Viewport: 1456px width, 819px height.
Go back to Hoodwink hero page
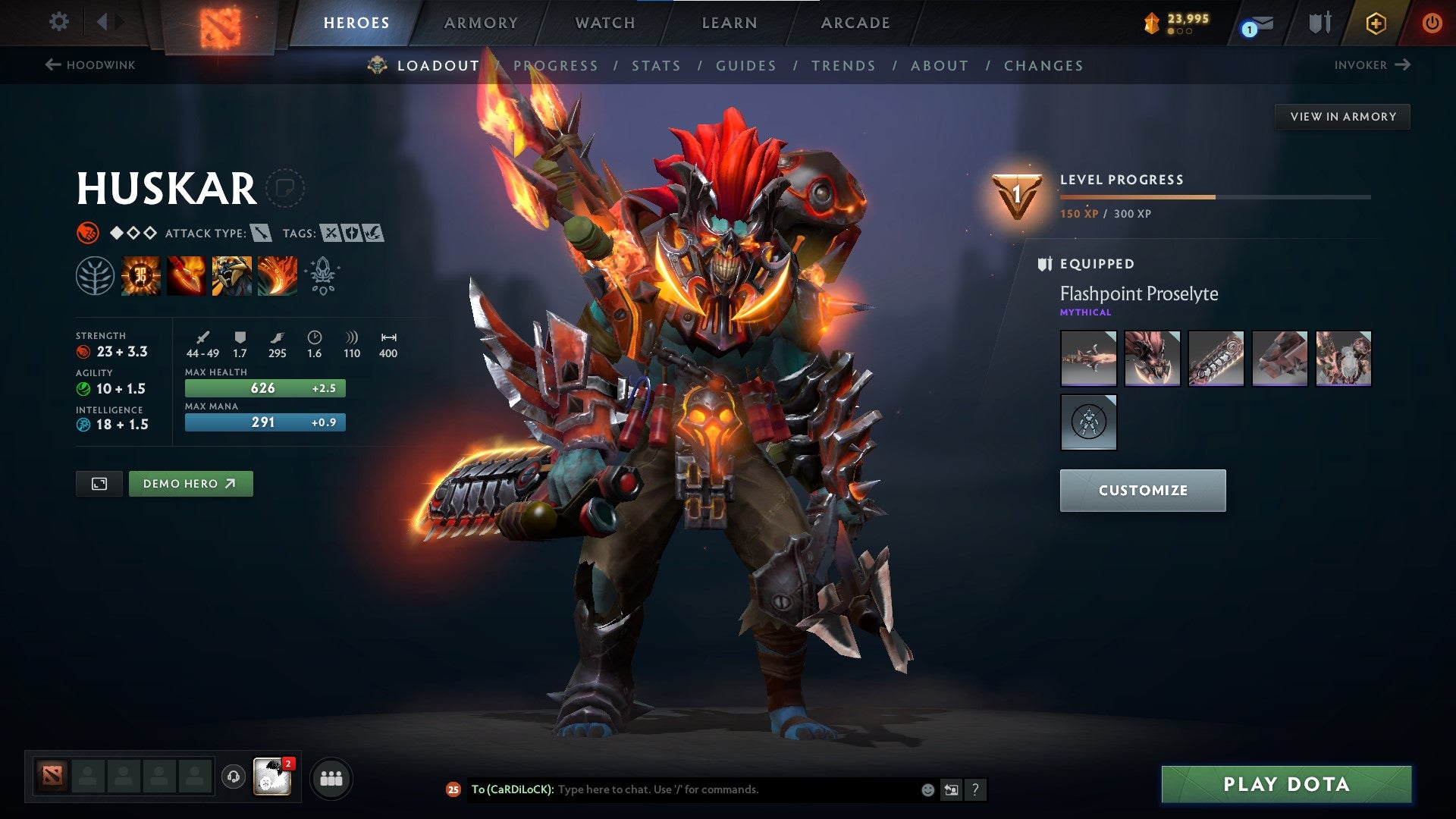tap(91, 65)
